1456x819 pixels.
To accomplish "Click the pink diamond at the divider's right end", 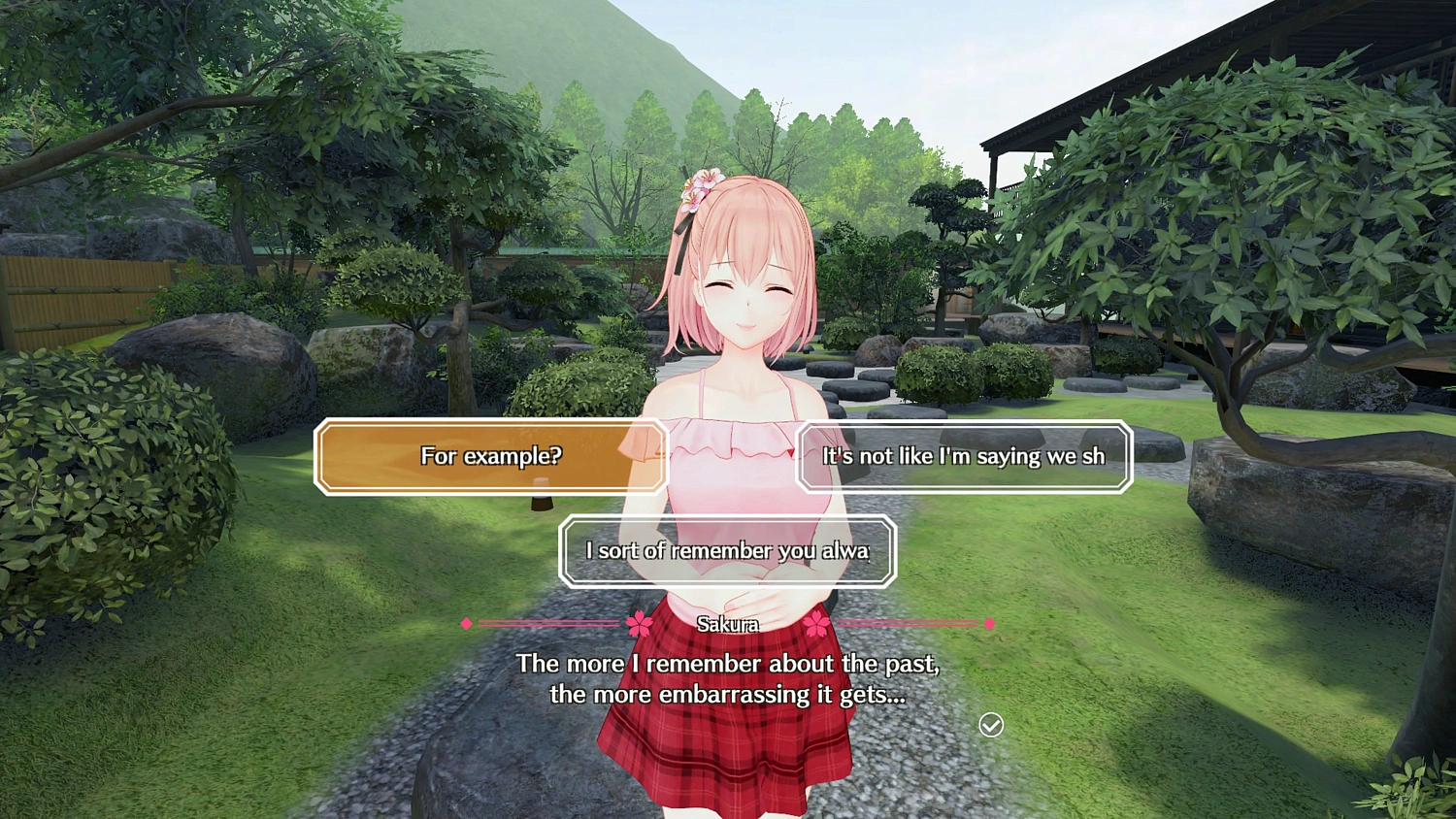I will tap(989, 625).
